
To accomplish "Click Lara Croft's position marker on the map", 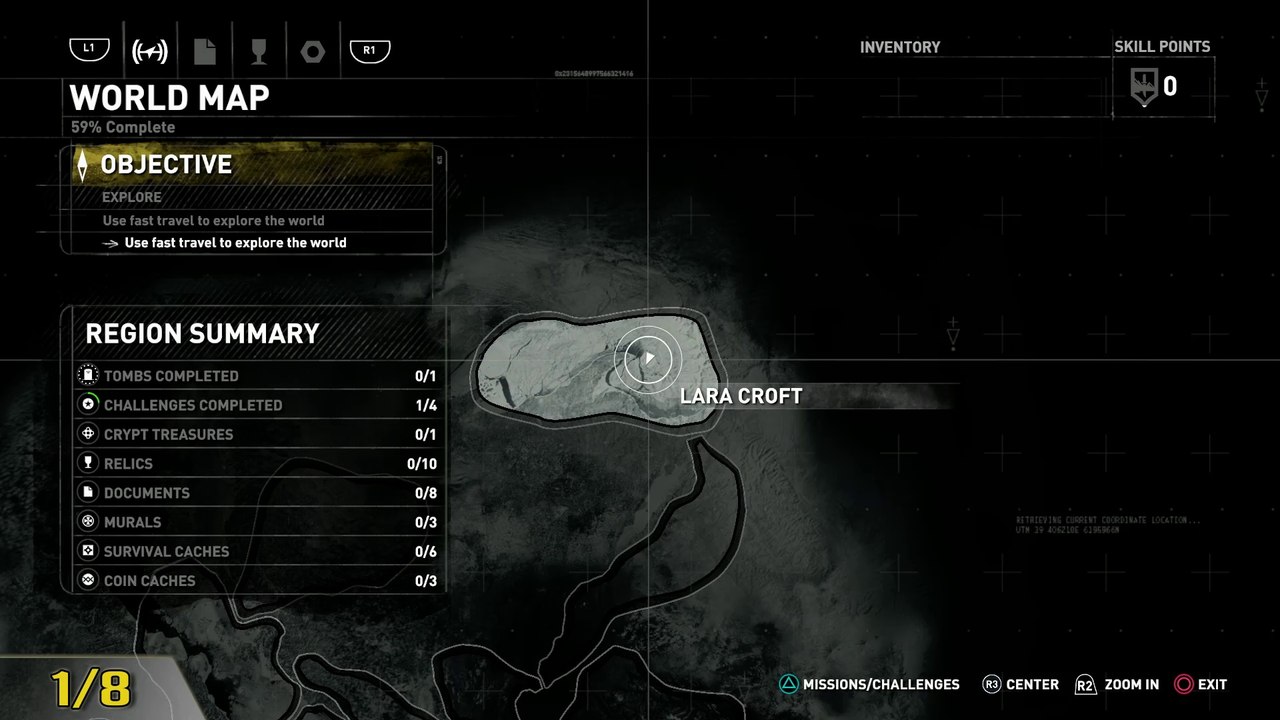I will coord(649,358).
